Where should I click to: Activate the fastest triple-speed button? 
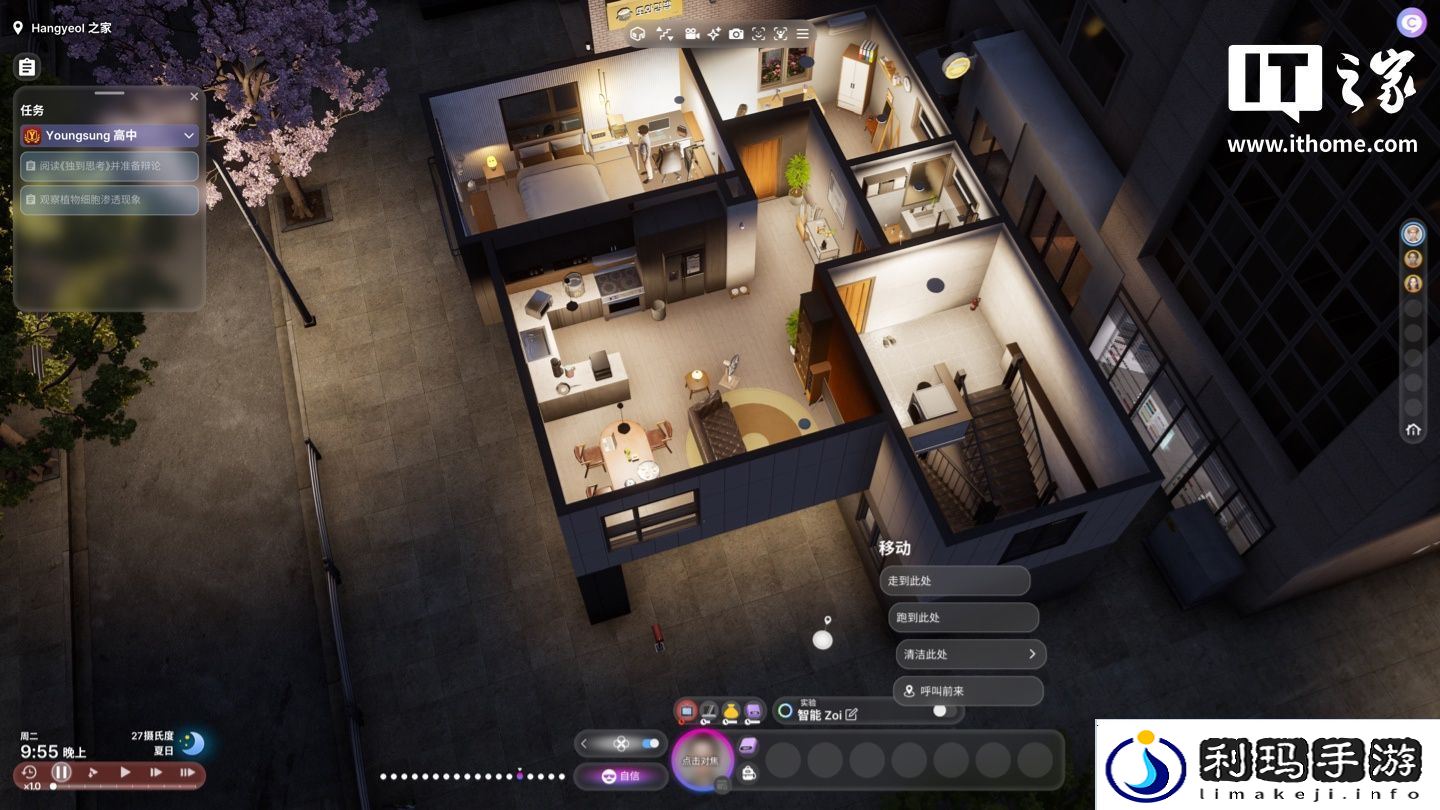(x=187, y=772)
